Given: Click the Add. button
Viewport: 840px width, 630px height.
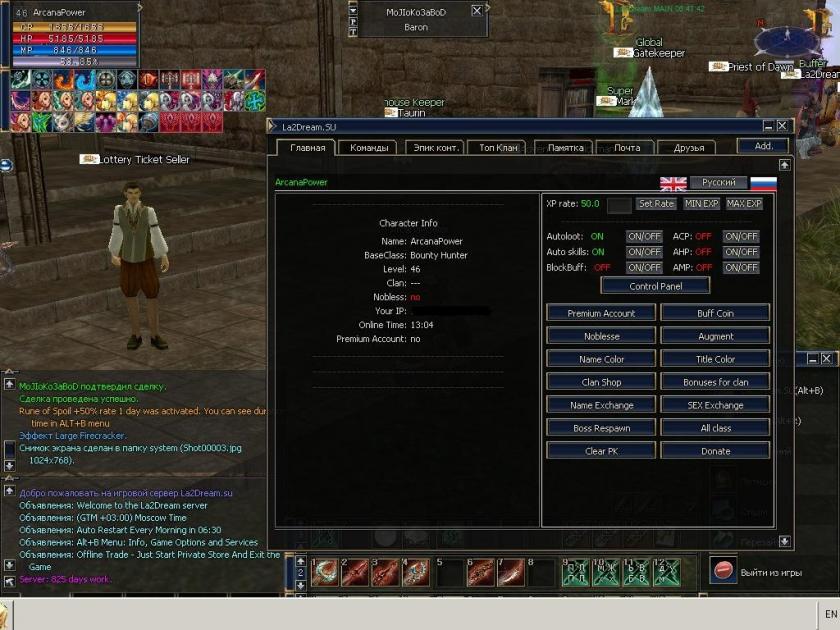Looking at the screenshot, I should coord(763,146).
